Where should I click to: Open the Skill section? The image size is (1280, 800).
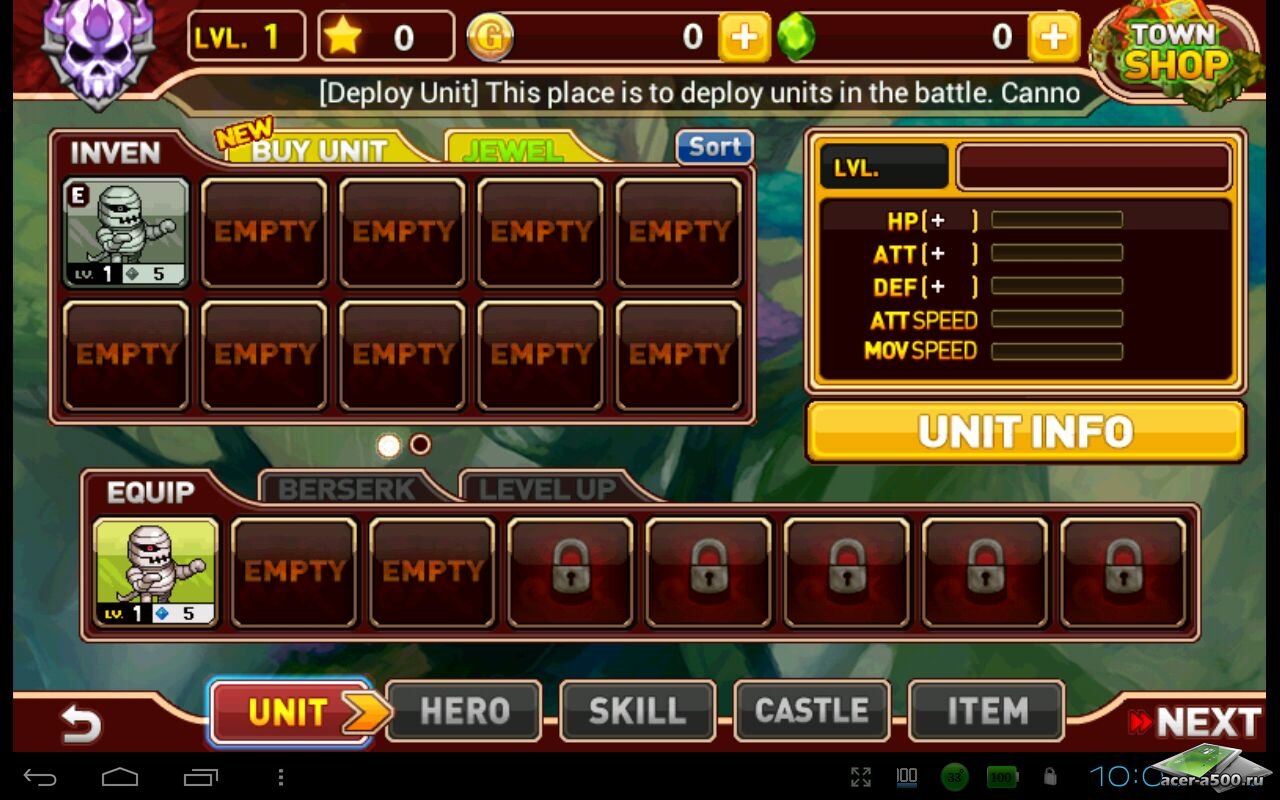pos(638,712)
